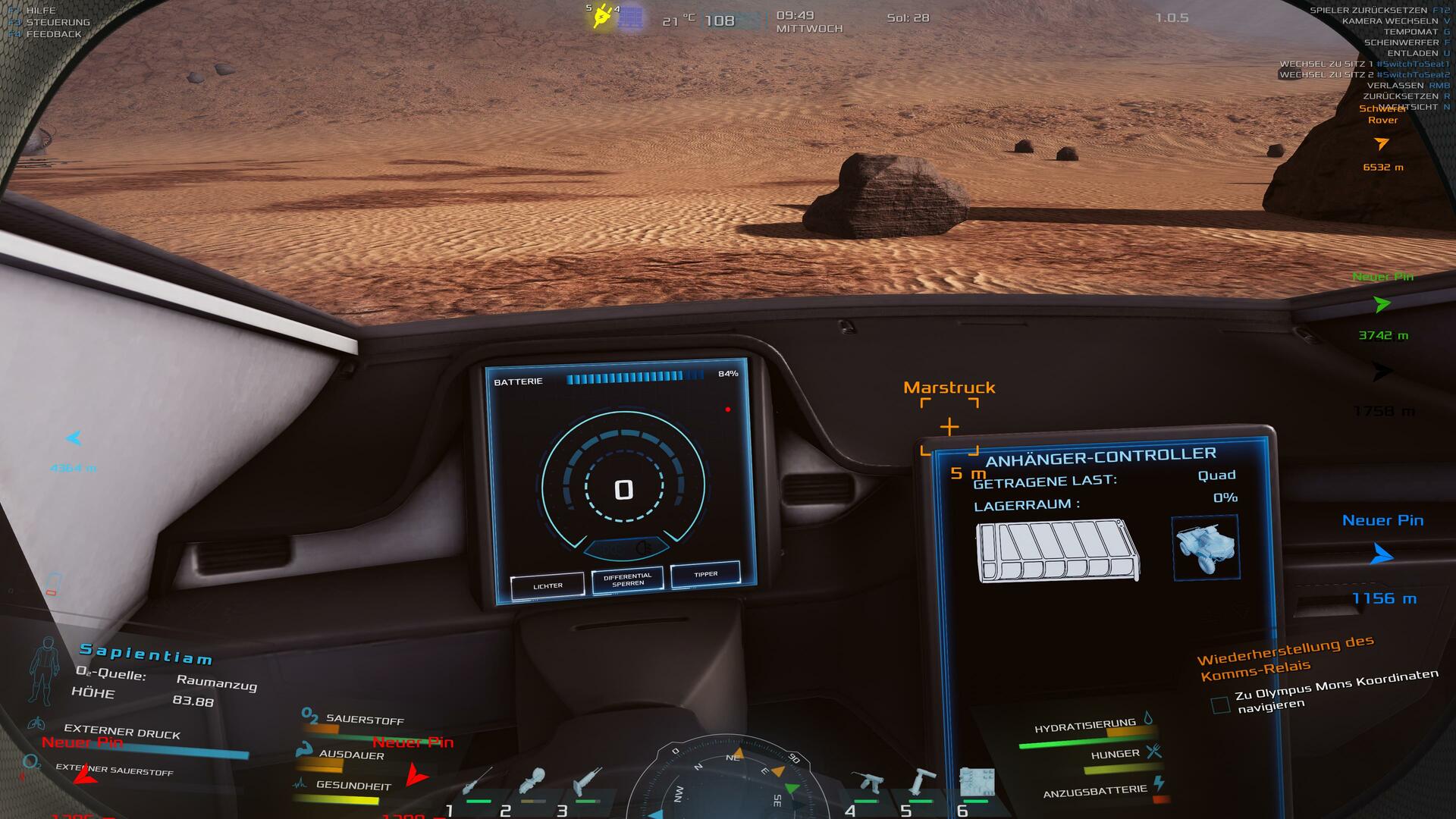
Task: Tick the Olympus Mons navigation objective checkbox
Action: (1220, 705)
